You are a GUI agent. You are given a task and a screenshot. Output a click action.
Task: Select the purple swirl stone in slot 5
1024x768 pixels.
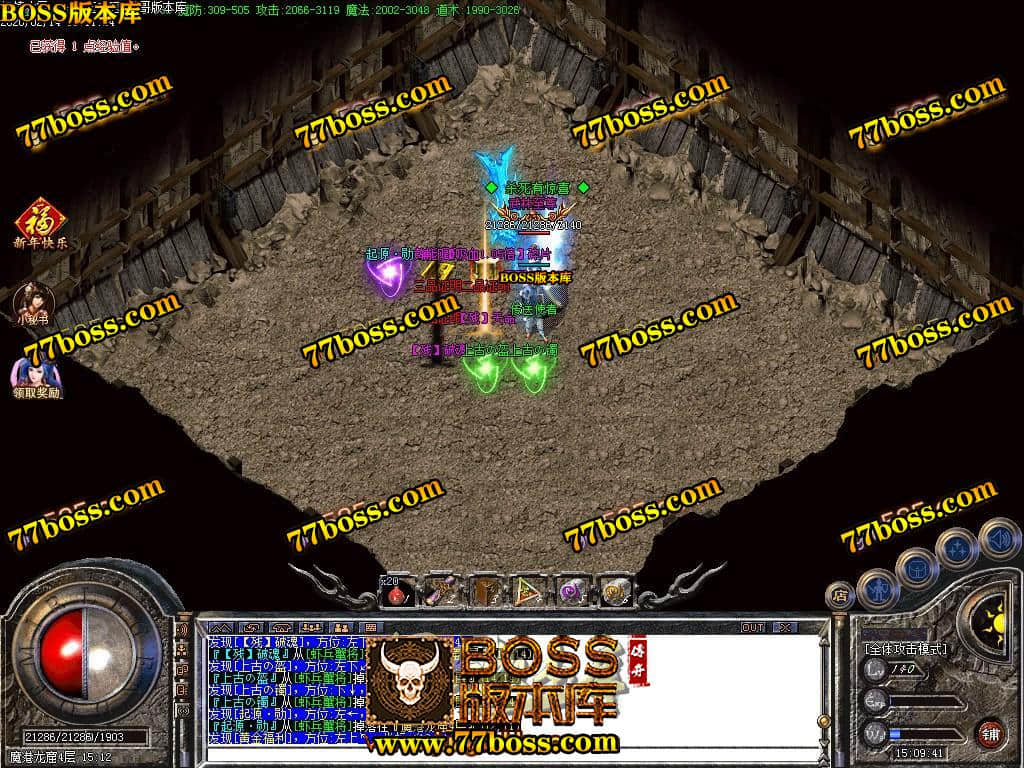(x=571, y=592)
